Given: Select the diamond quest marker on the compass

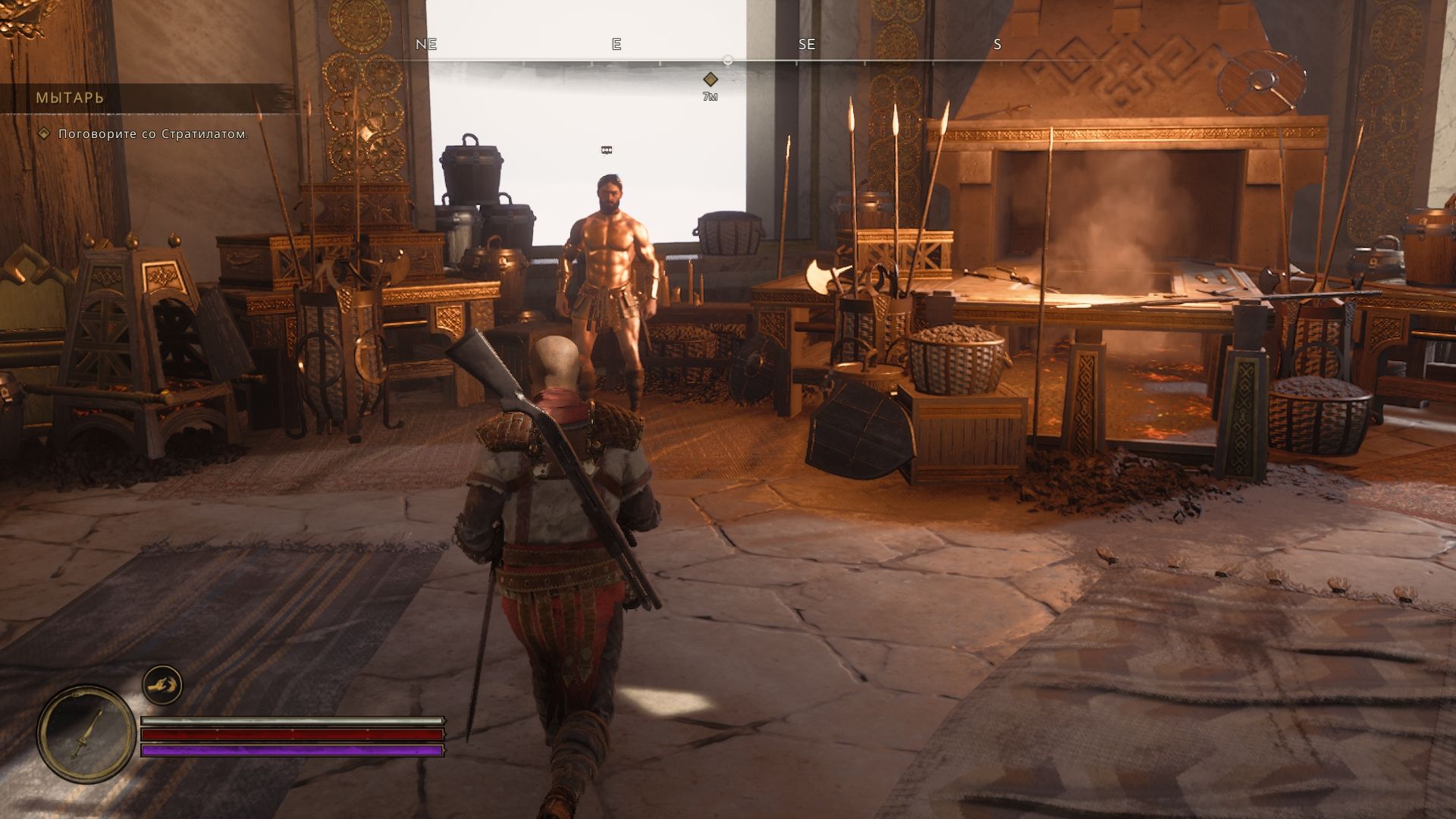Looking at the screenshot, I should pos(710,79).
